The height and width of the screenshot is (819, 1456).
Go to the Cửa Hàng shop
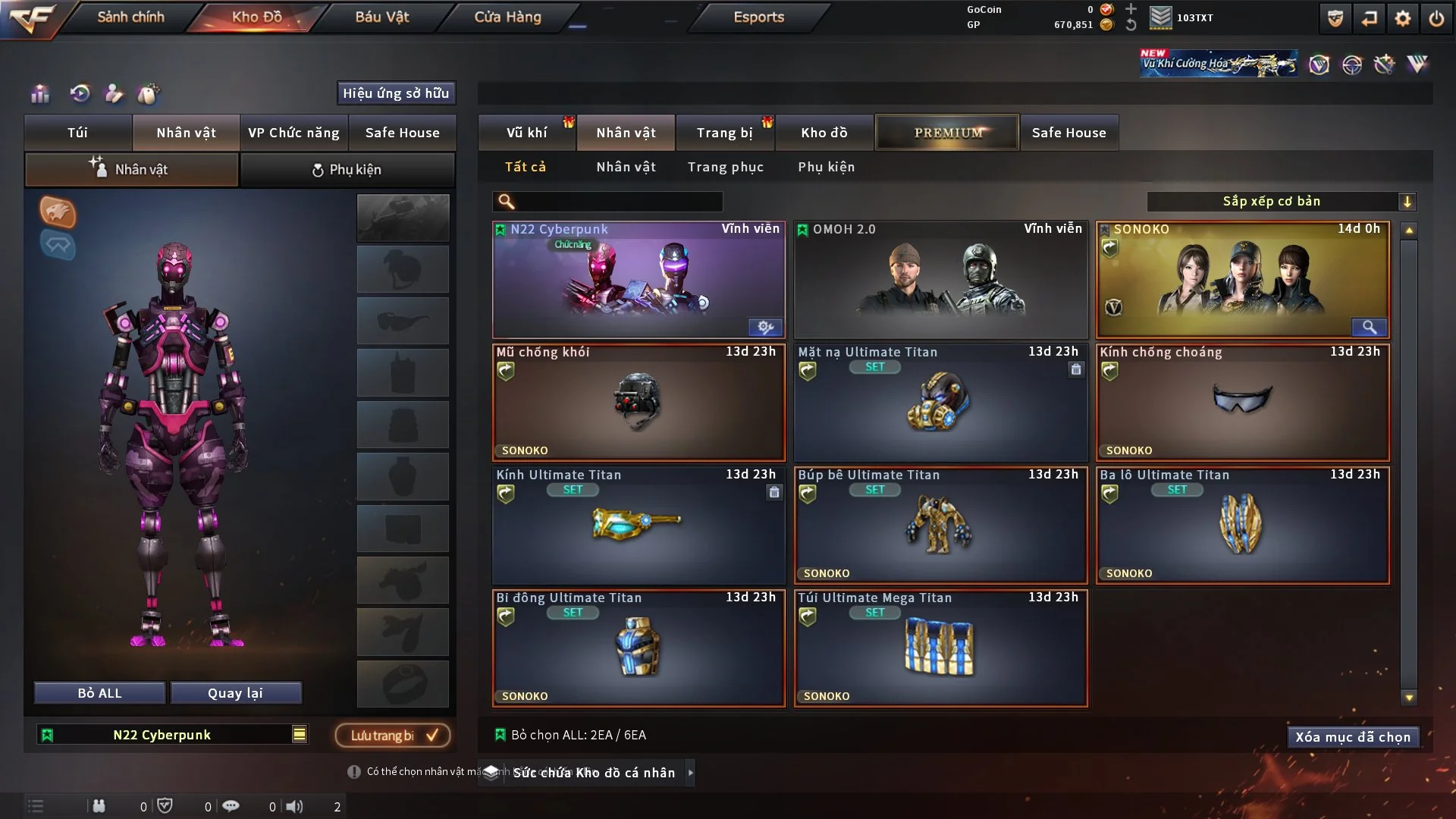507,17
